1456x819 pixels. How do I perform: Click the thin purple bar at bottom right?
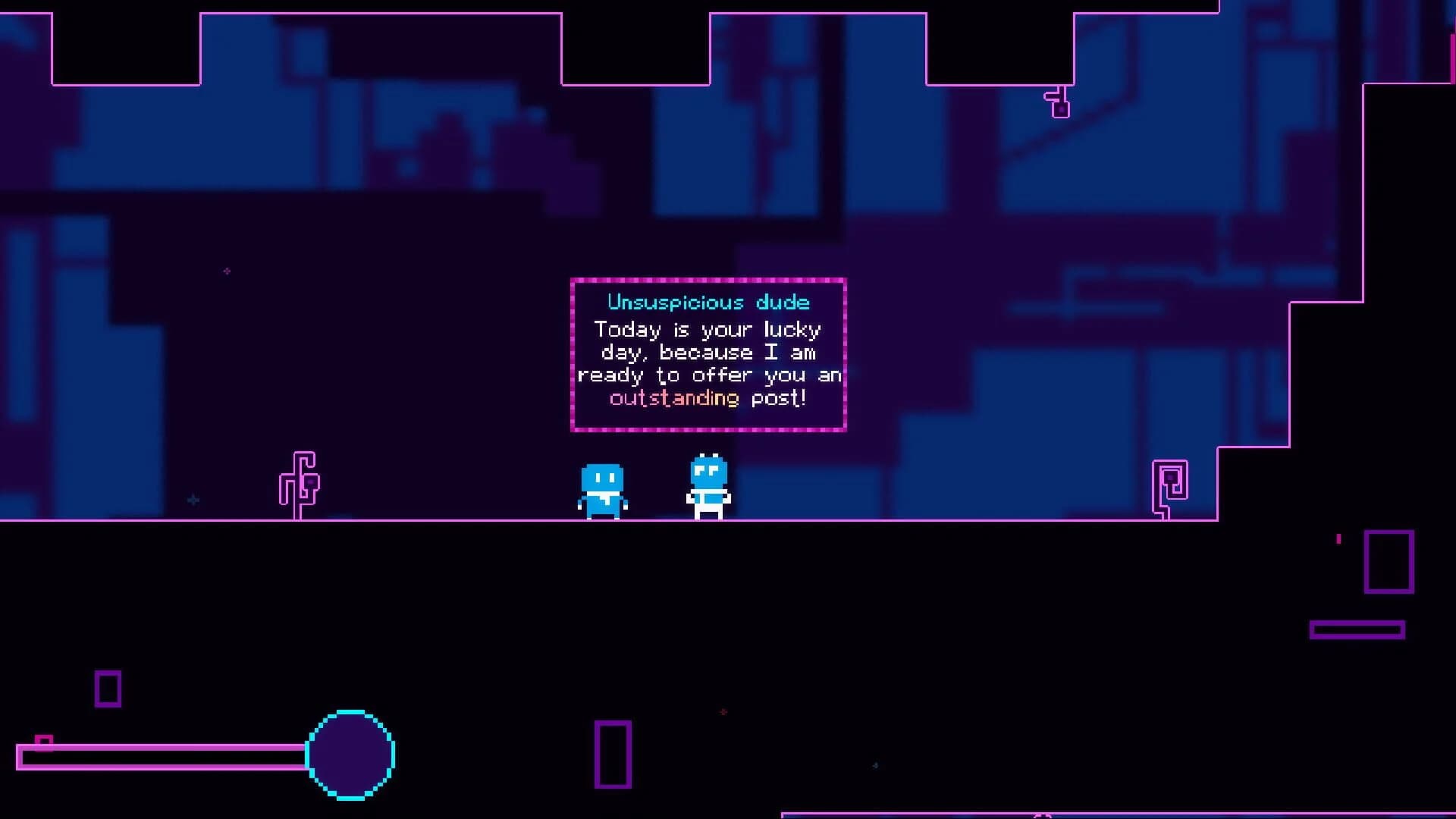[x=1357, y=629]
